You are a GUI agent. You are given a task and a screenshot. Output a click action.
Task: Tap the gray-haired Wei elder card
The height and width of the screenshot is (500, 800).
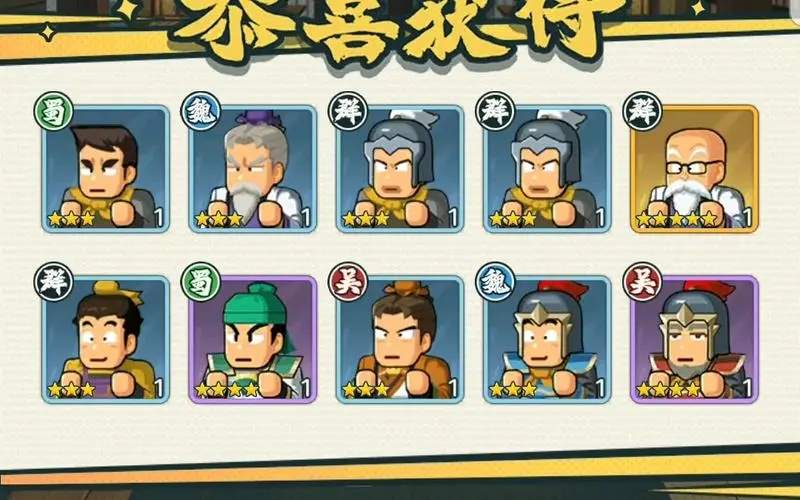click(x=252, y=169)
